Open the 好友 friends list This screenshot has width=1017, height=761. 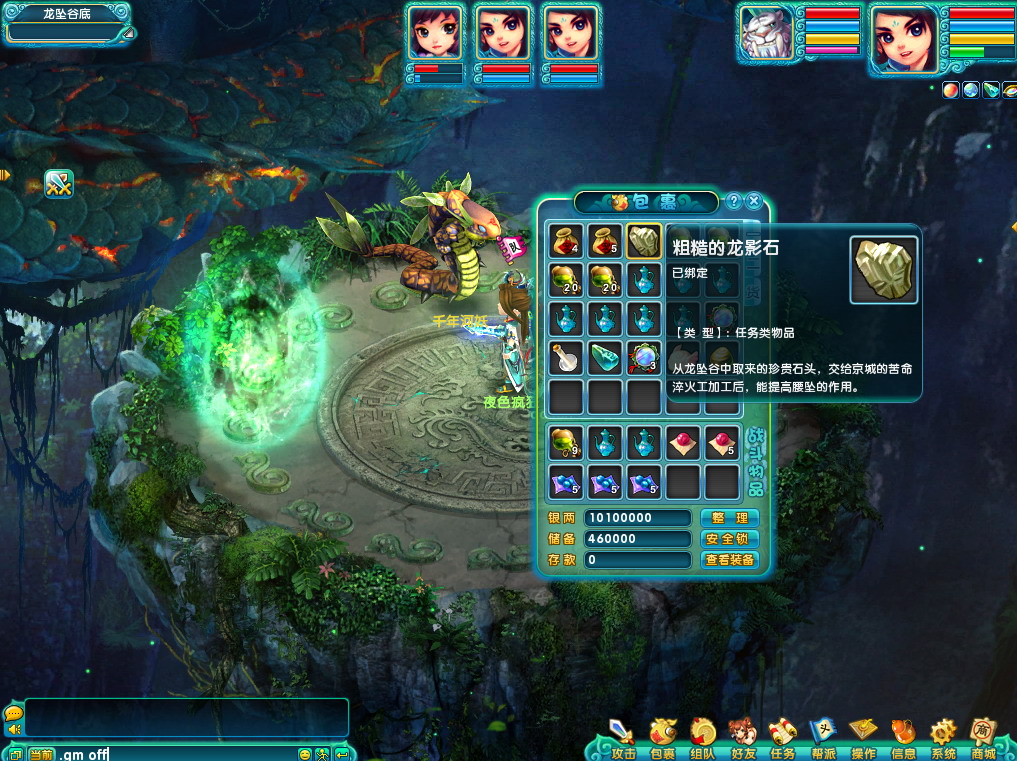[x=742, y=740]
